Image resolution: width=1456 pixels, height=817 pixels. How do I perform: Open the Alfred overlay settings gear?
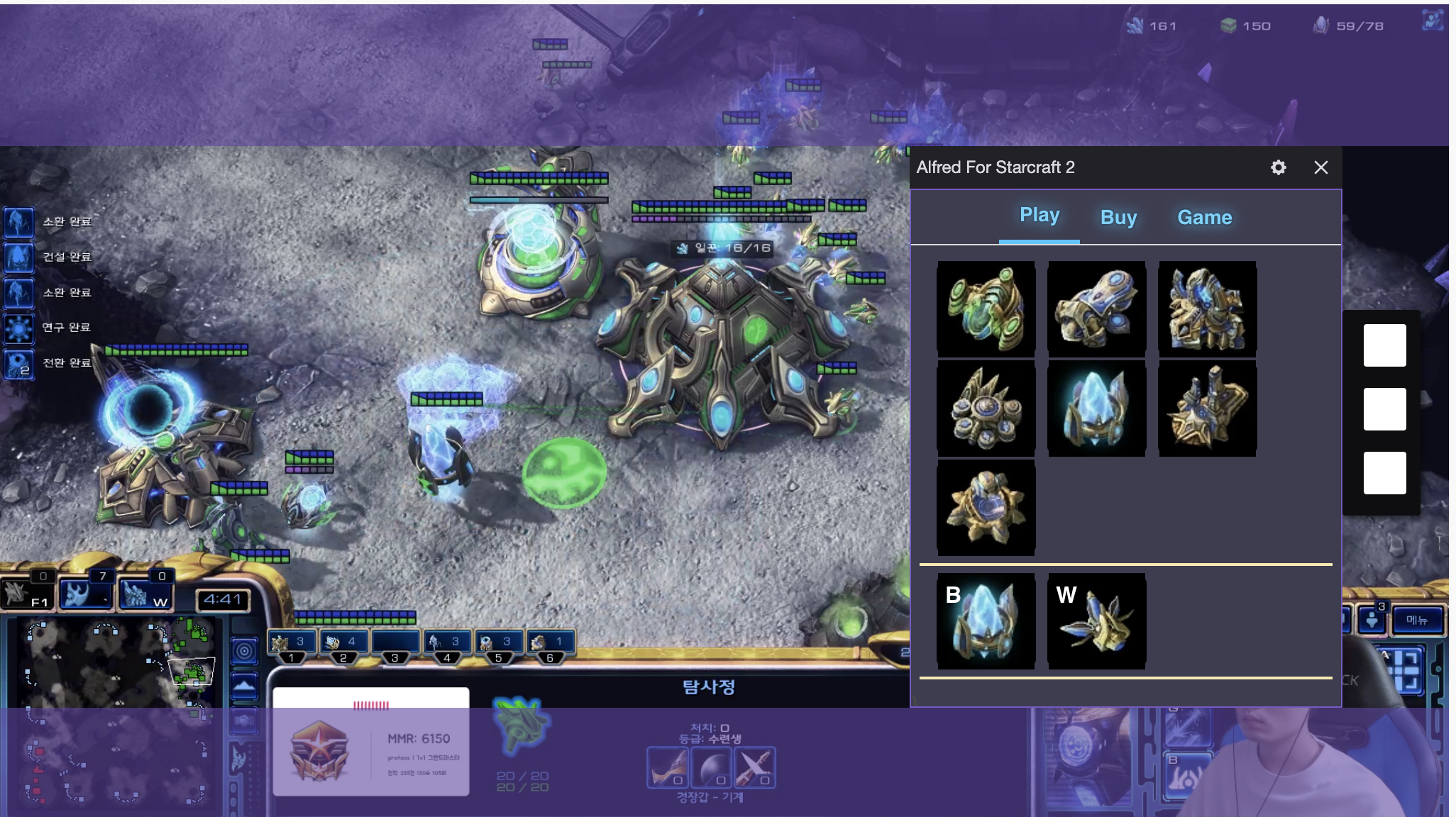click(1278, 167)
